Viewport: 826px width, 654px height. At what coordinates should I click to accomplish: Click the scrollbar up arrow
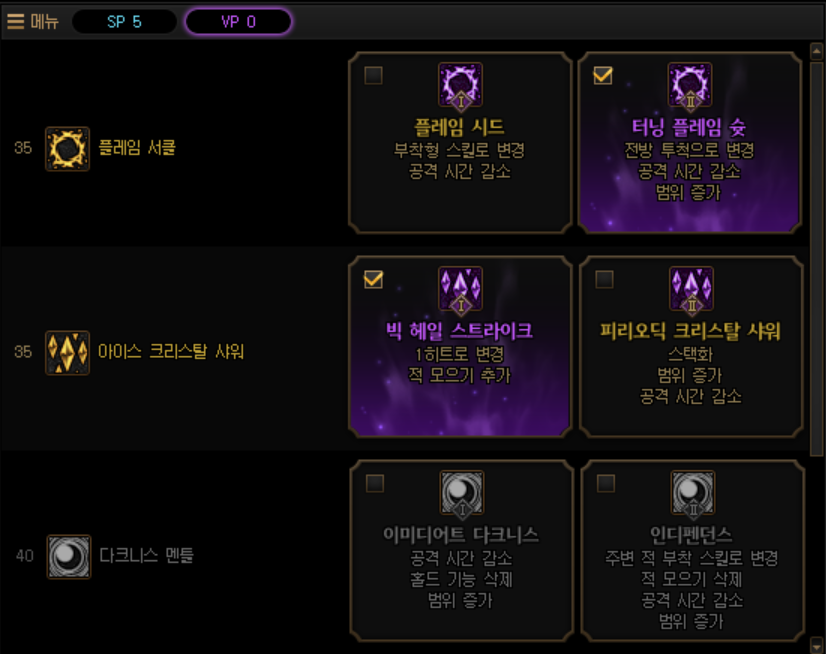click(816, 49)
